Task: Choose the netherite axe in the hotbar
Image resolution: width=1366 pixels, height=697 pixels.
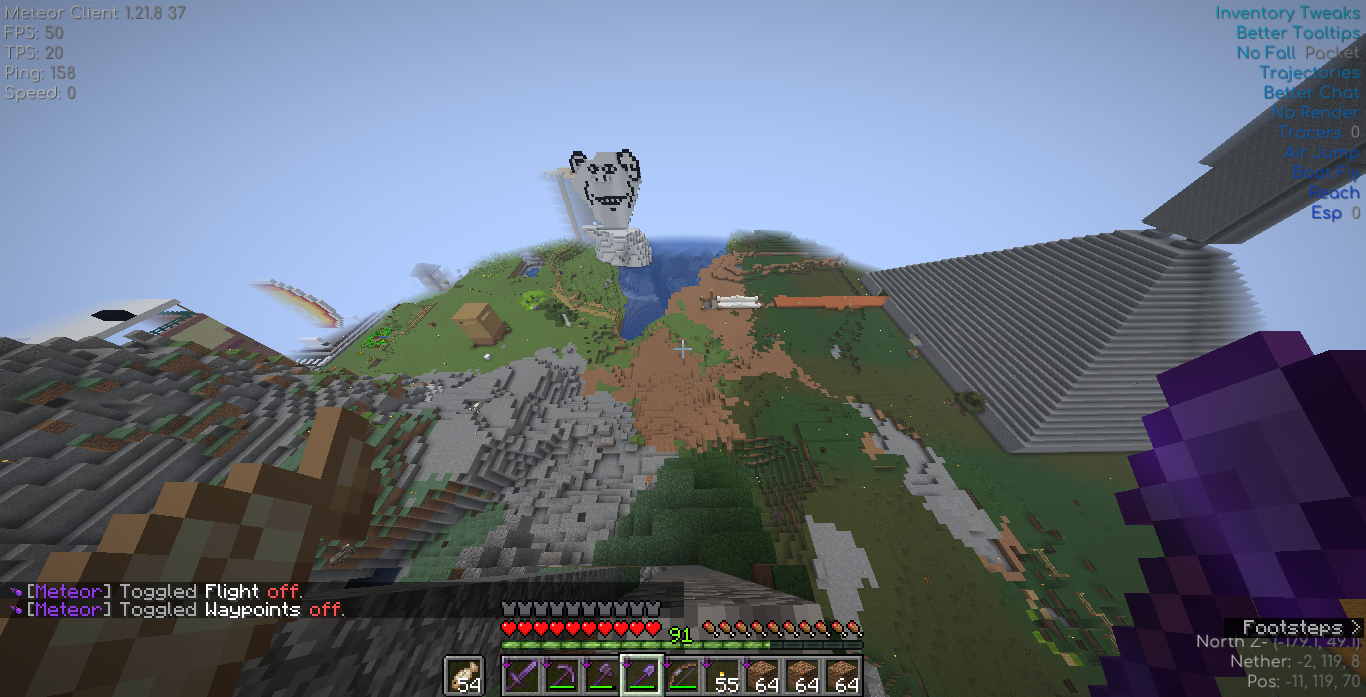Action: pyautogui.click(x=601, y=676)
